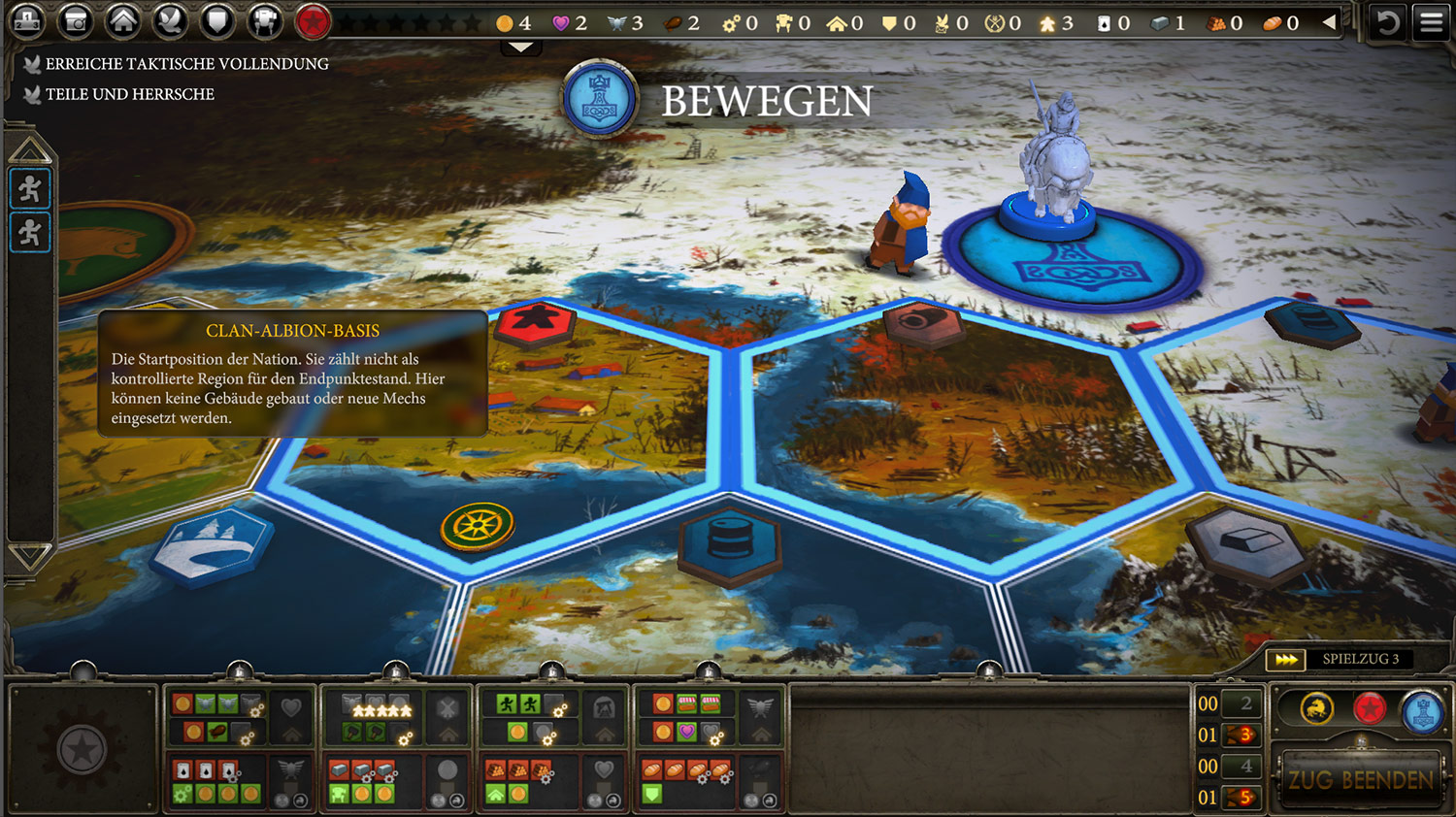The image size is (1456, 817).
Task: Select objective Teile und Herrsche
Action: point(129,94)
